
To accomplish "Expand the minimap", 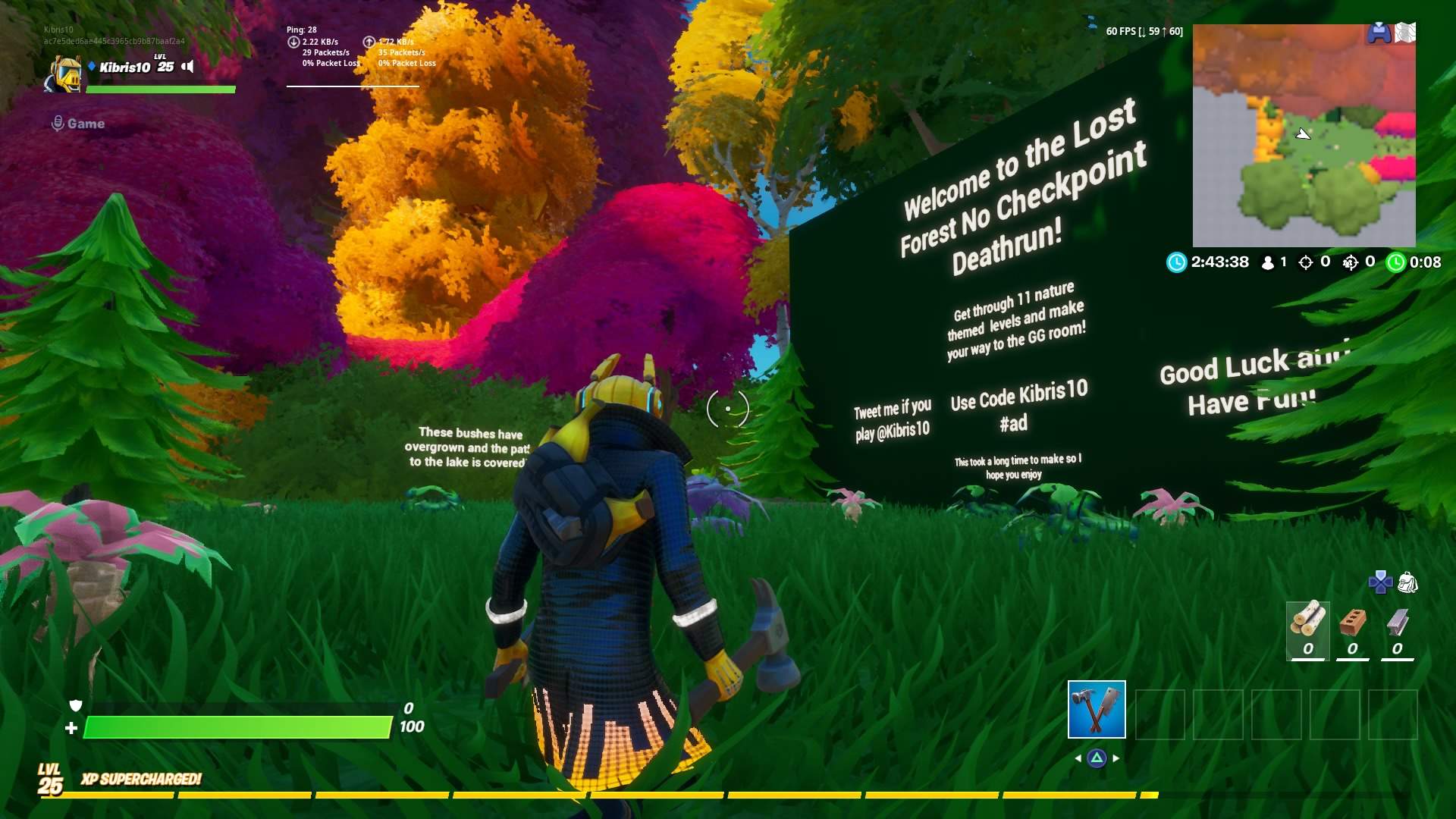I will click(x=1303, y=135).
